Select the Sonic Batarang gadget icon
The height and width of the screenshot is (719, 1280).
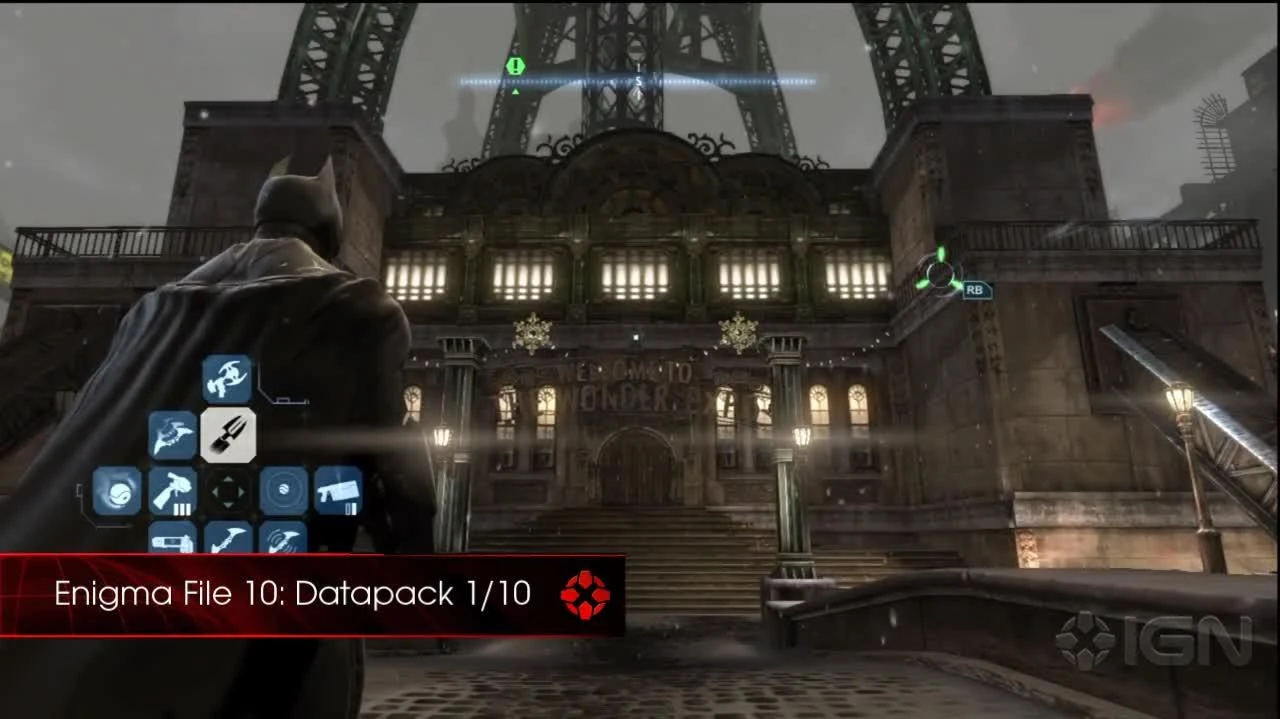point(284,540)
